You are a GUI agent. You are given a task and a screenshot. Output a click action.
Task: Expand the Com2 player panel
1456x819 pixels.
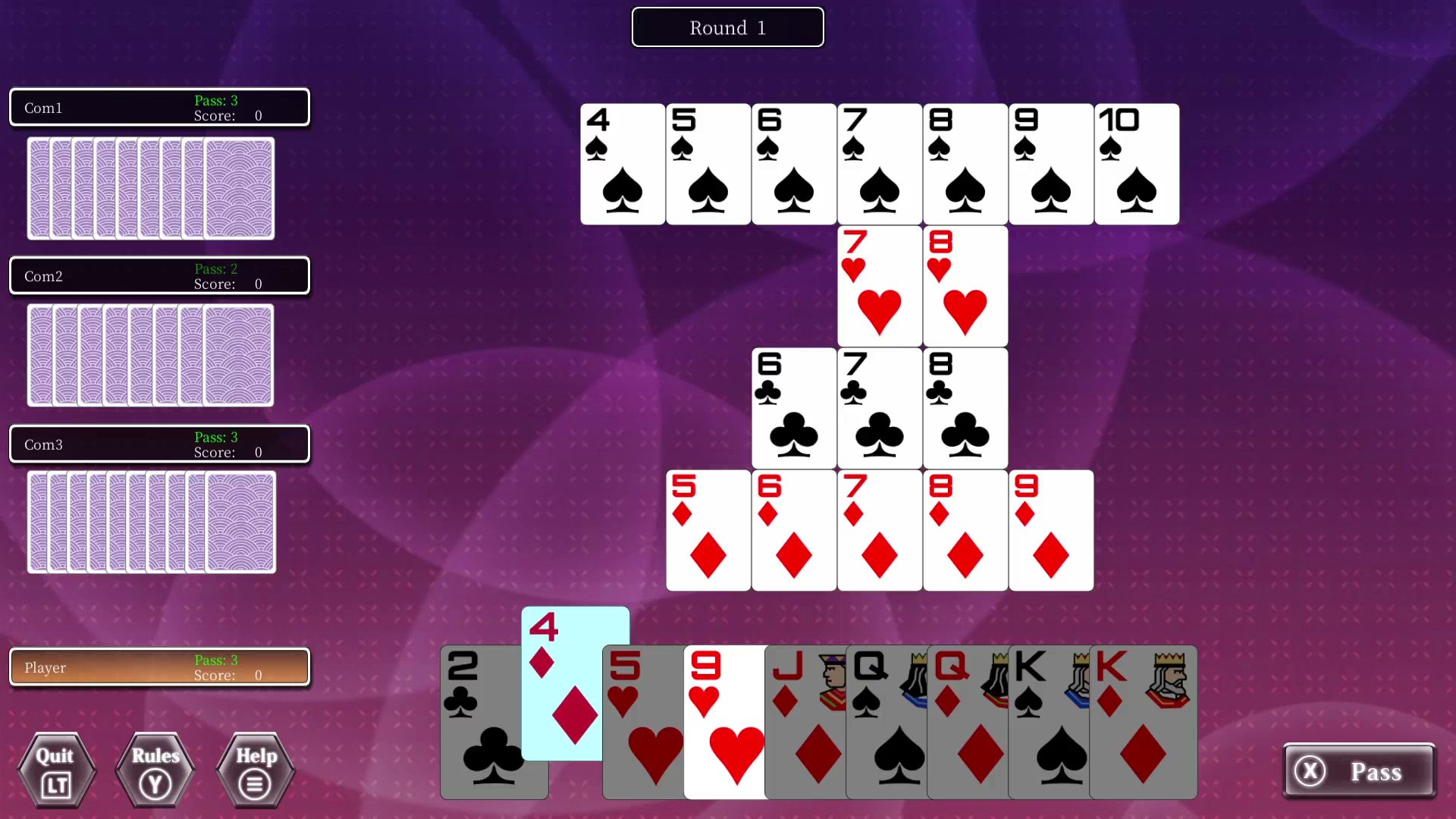click(159, 275)
